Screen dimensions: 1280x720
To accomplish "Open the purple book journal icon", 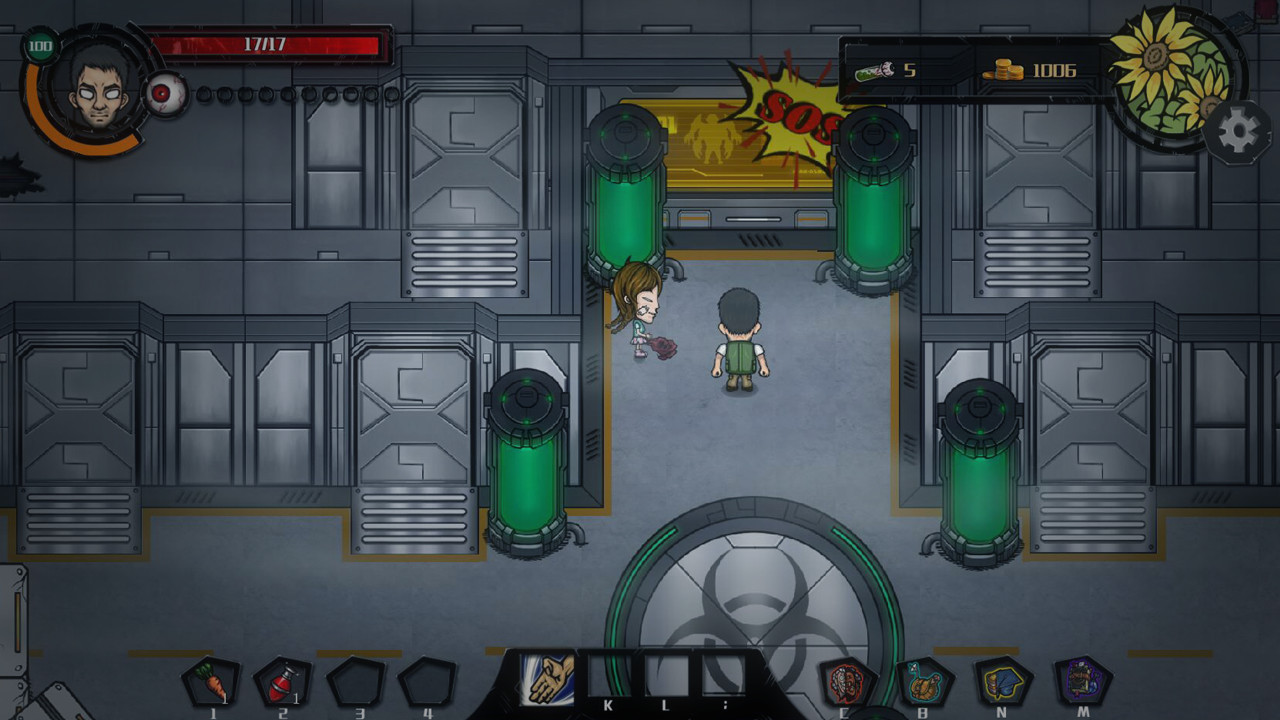I will (x=1083, y=682).
